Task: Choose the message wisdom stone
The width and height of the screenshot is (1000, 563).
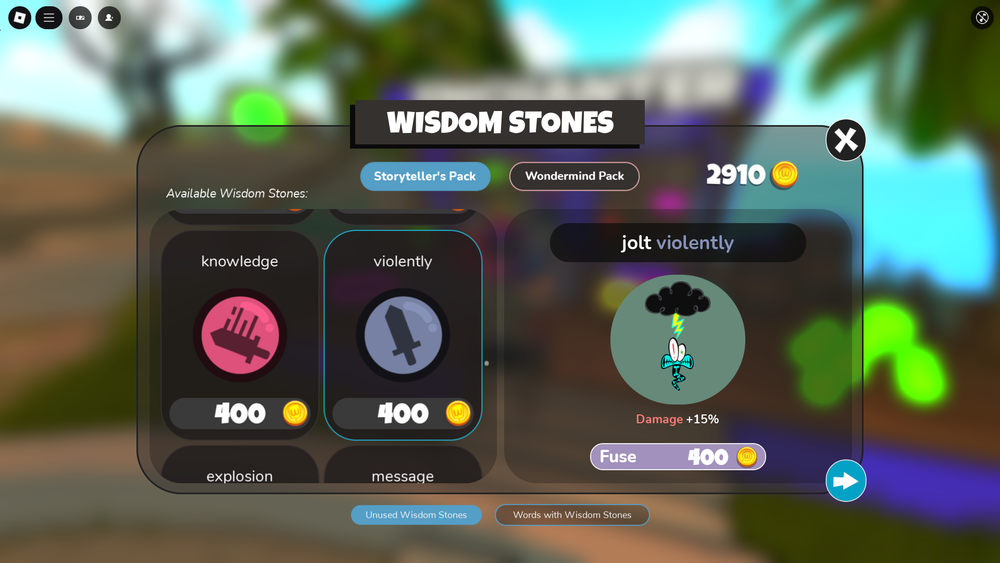Action: 403,470
